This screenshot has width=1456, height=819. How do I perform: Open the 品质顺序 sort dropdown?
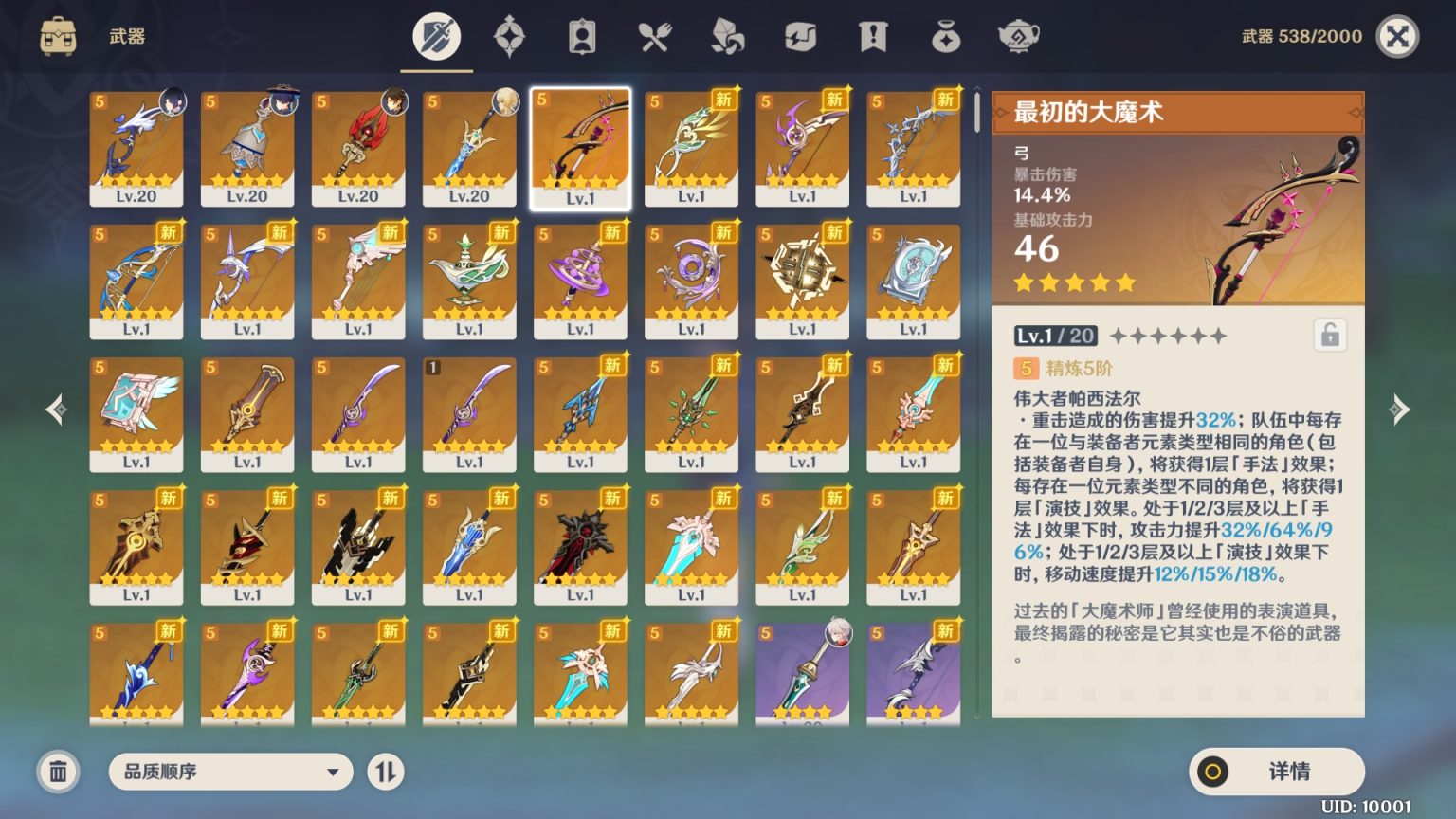tap(230, 772)
